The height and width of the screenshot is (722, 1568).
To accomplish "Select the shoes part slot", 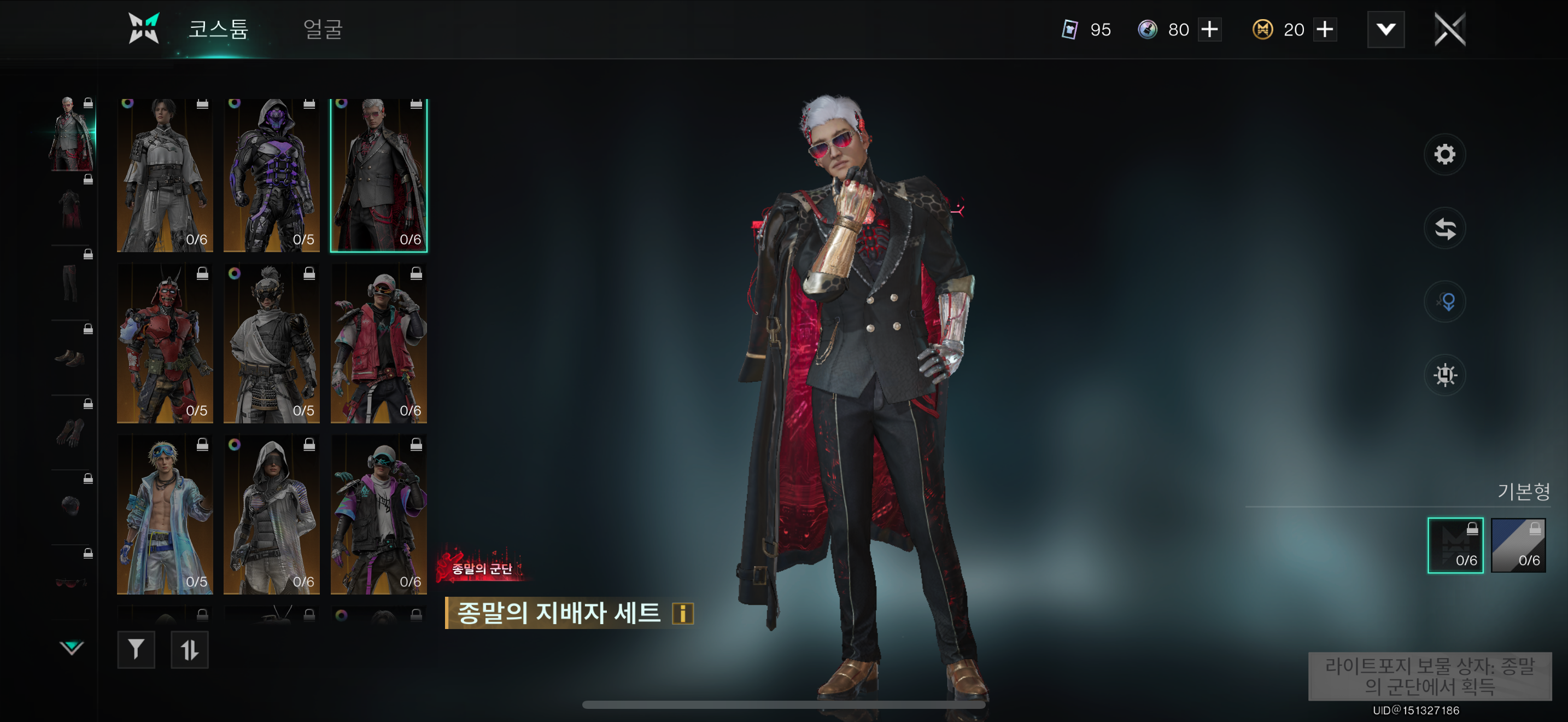I will [71, 357].
